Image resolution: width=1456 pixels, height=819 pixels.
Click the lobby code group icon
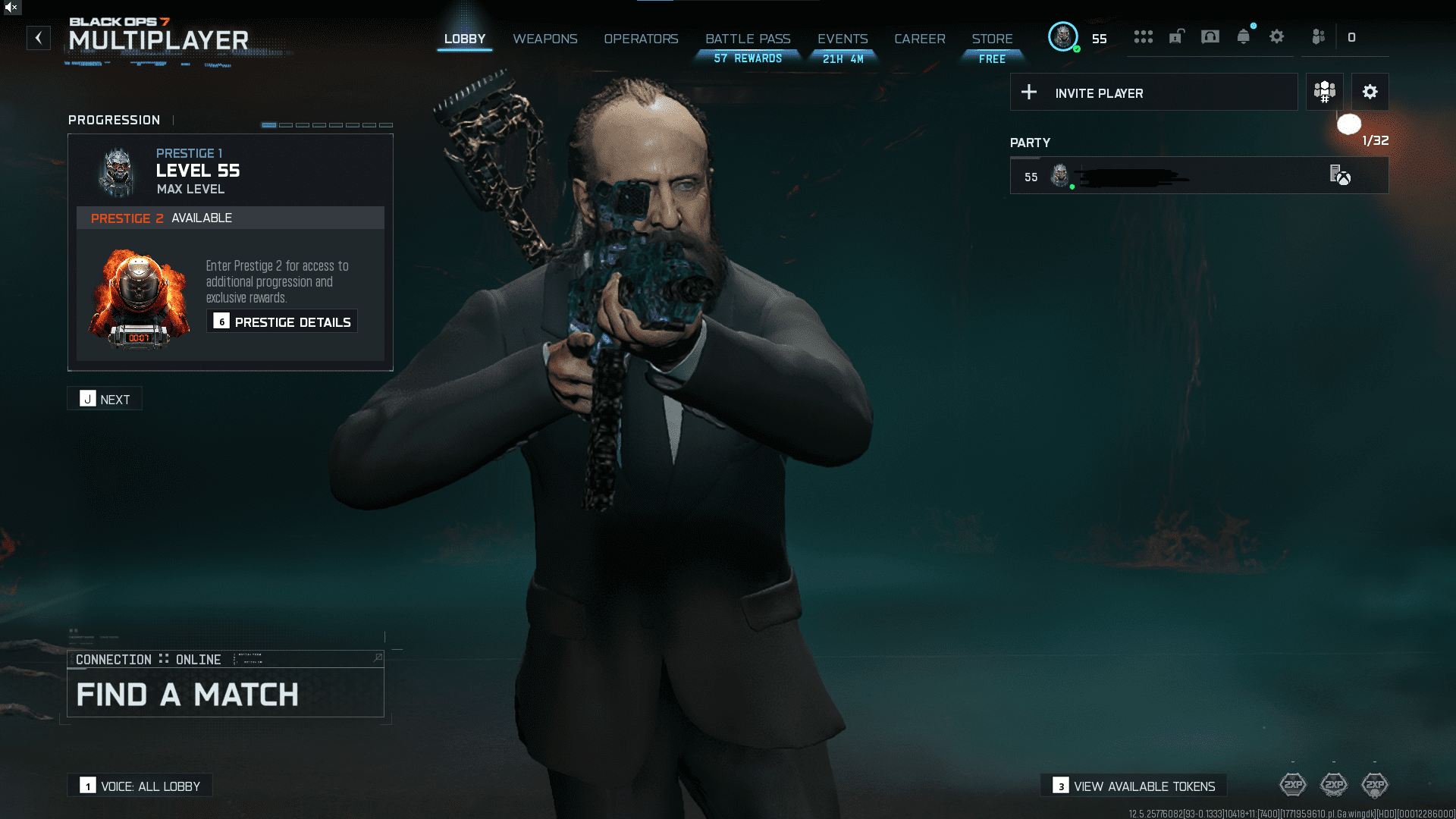tap(1324, 92)
